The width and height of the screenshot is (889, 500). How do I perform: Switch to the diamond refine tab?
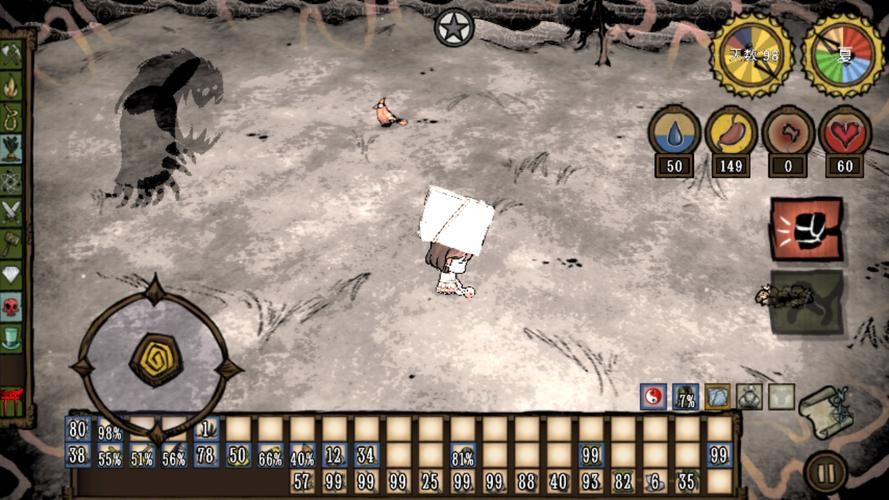point(11,274)
